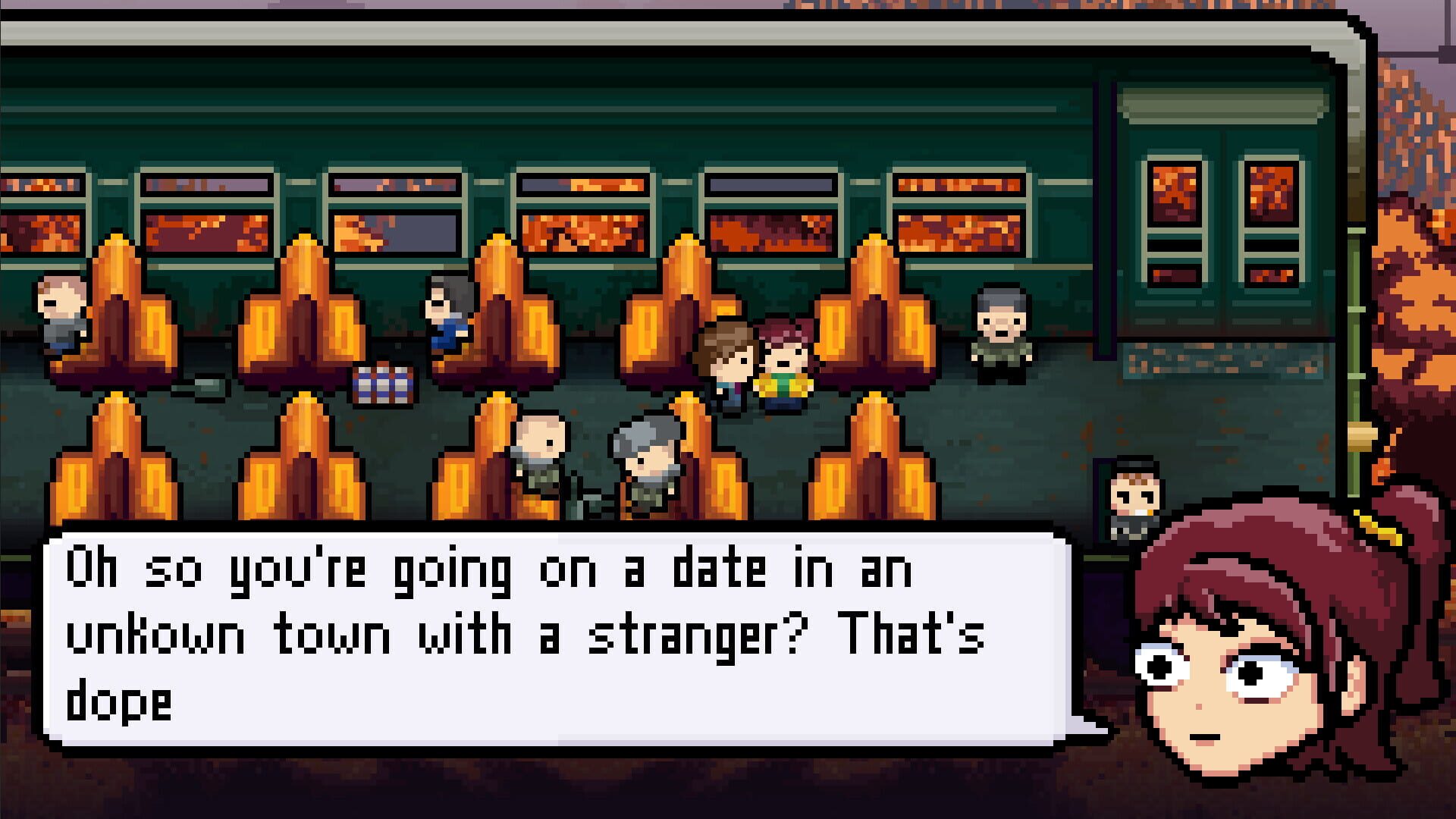Click the man in blue seated by the window
Image resolution: width=1456 pixels, height=819 pixels.
coord(447,318)
